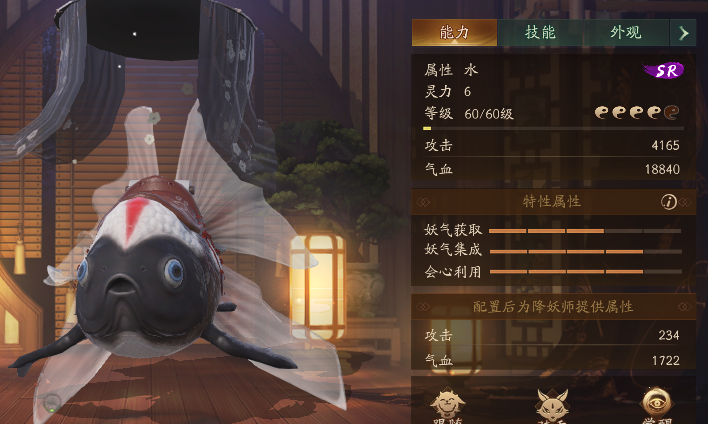Choose the 跟随 (Follow) smiling cat icon

pos(448,405)
